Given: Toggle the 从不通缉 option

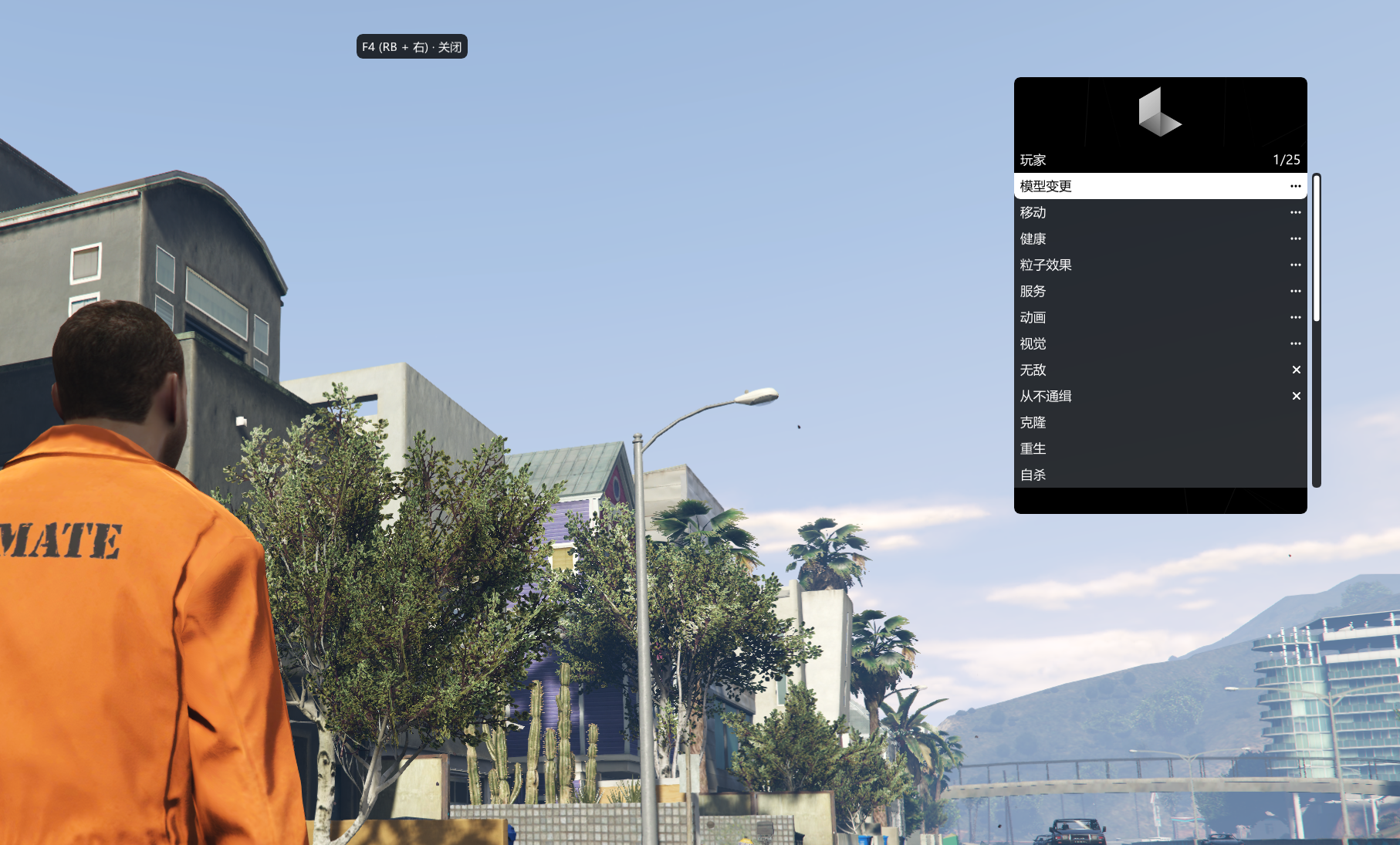Looking at the screenshot, I should (1159, 396).
